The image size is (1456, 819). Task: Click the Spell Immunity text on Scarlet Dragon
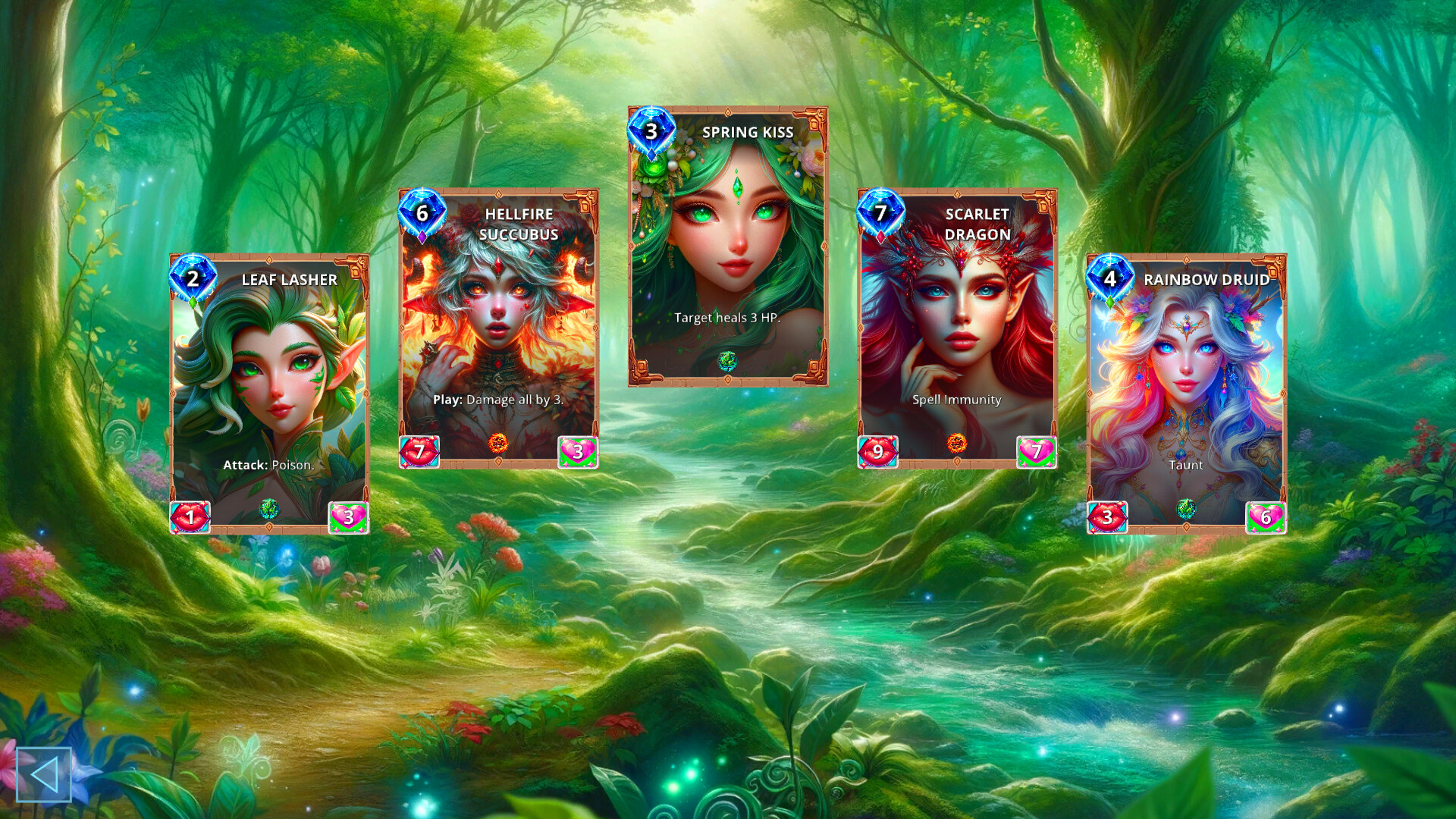point(957,399)
